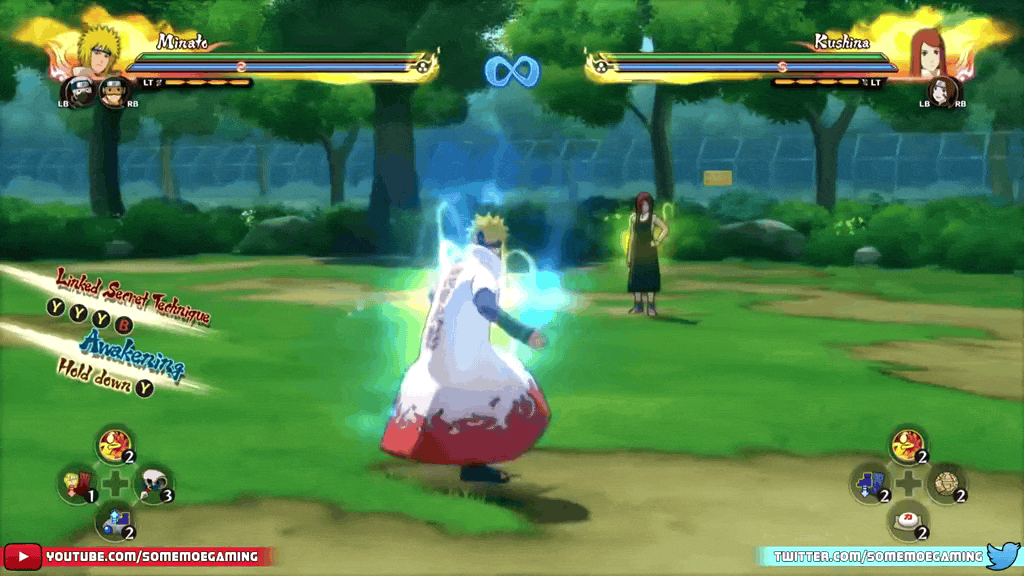Activate the blue up-arrow boost item

pos(114,520)
